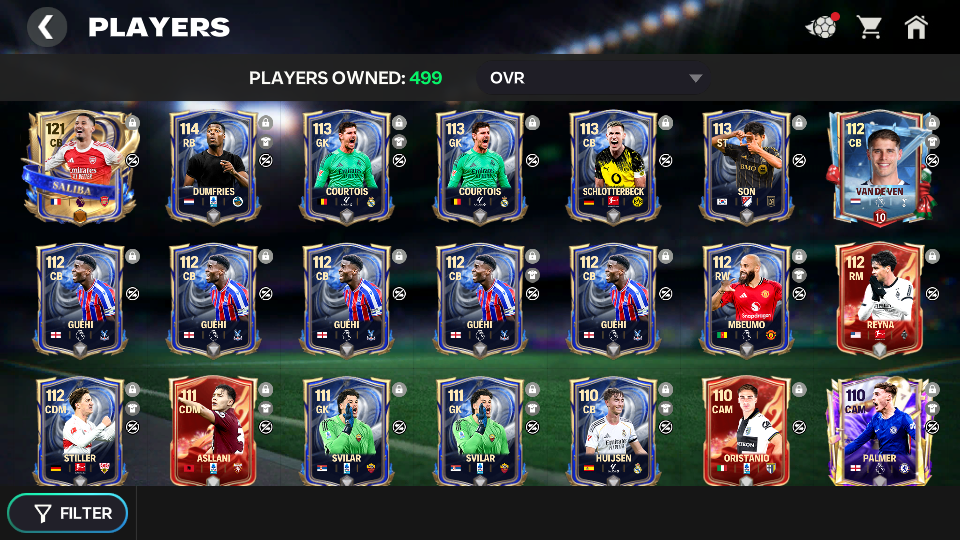Select the Huijsen CB card

pyautogui.click(x=613, y=432)
